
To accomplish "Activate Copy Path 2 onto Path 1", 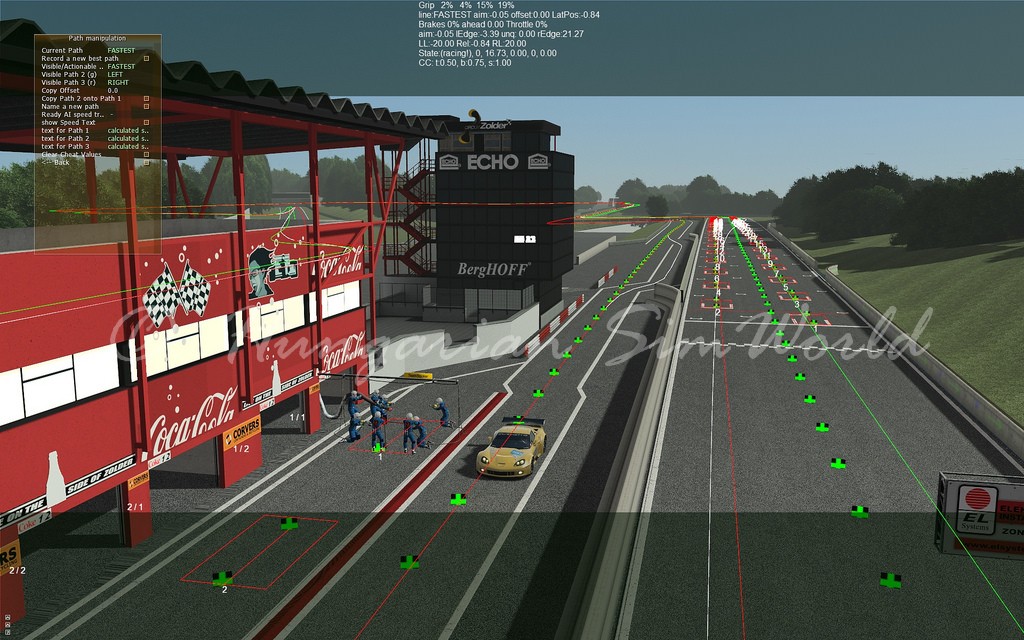I will 147,98.
